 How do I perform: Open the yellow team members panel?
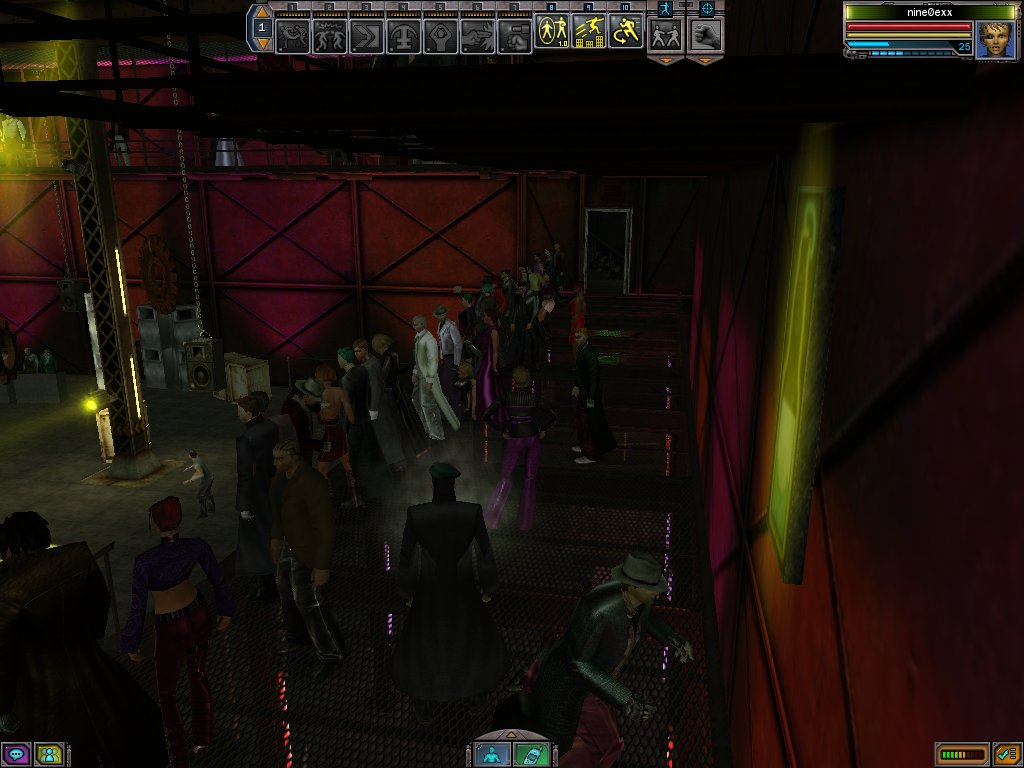48,754
